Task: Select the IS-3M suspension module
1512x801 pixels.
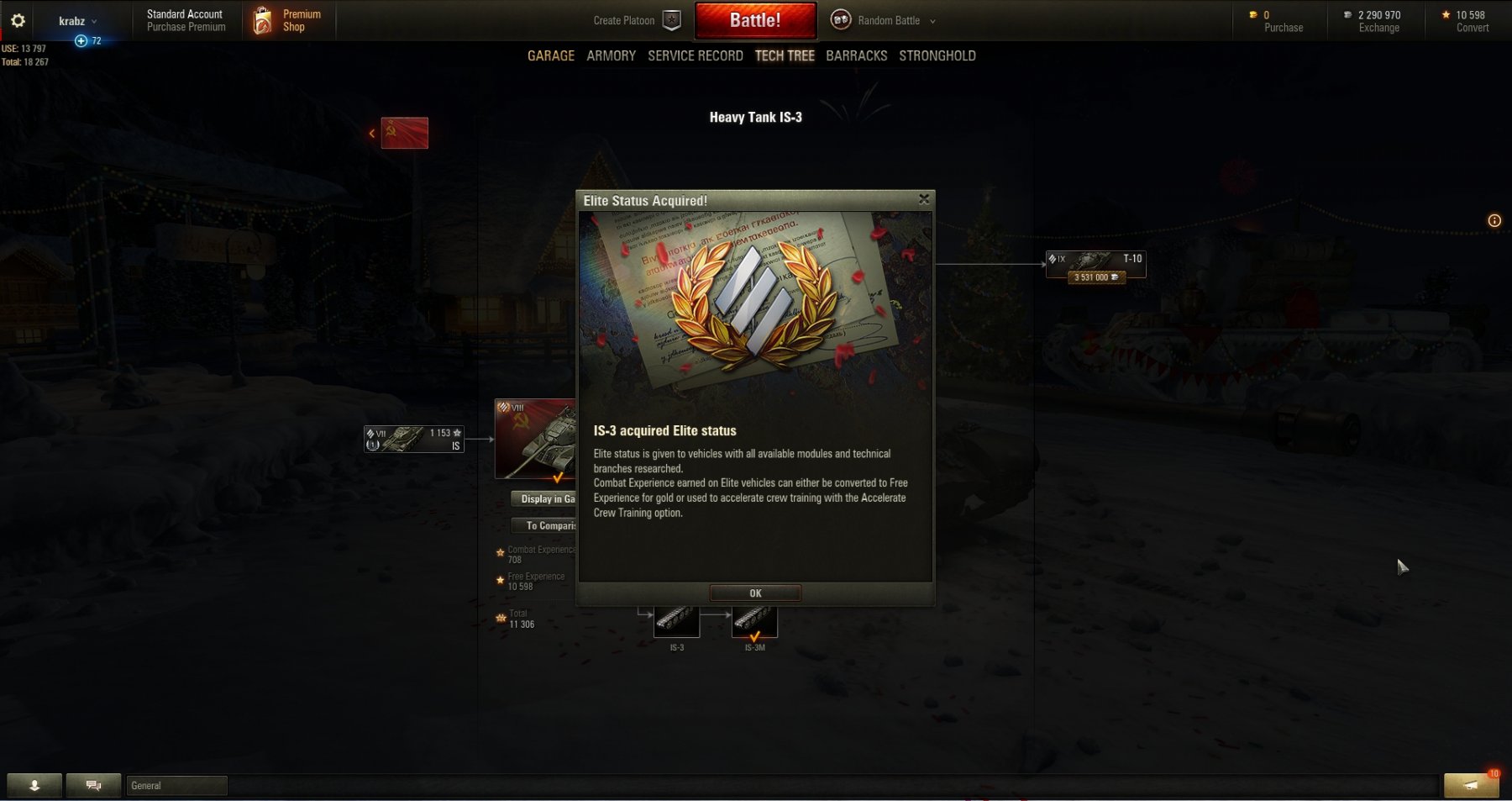Action: click(754, 623)
